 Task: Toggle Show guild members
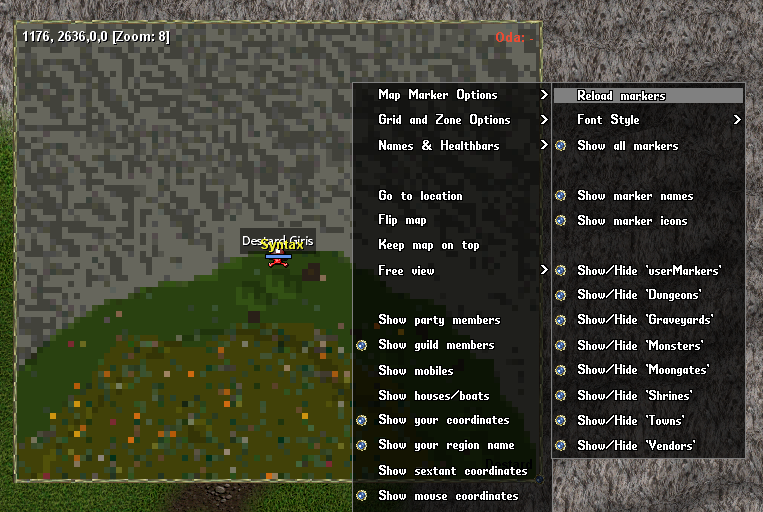(x=436, y=345)
